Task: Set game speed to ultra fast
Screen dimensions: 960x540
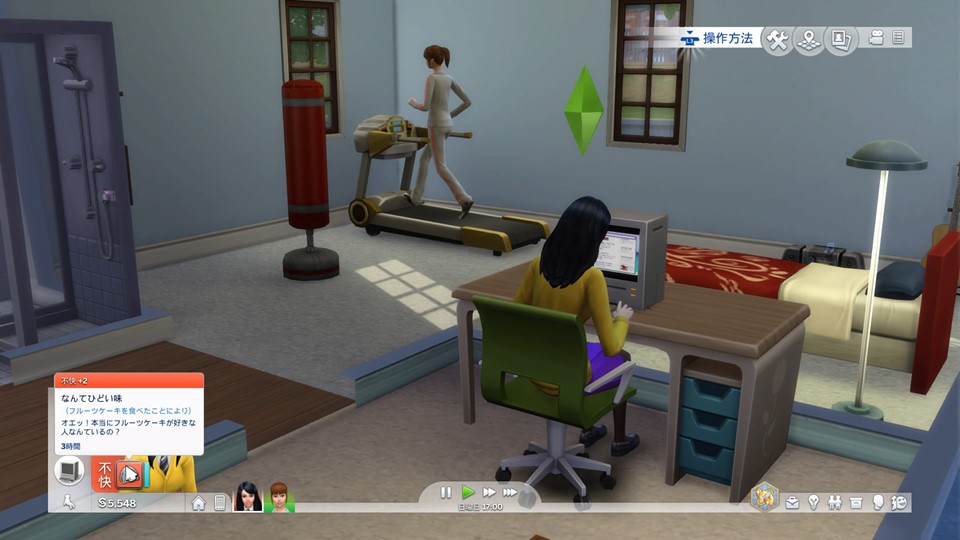Action: pos(511,492)
